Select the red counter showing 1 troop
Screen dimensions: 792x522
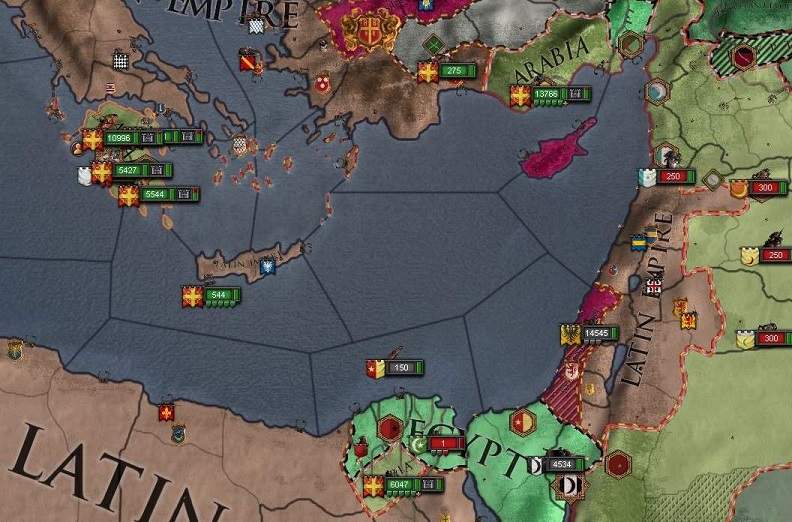tap(441, 444)
